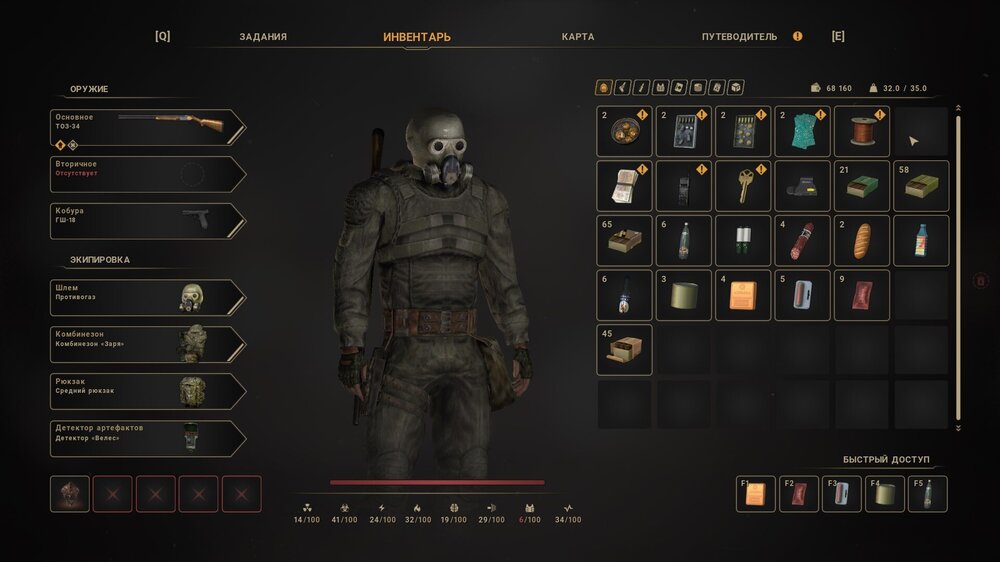Choose the F5 quick access bottle slot

pos(927,494)
